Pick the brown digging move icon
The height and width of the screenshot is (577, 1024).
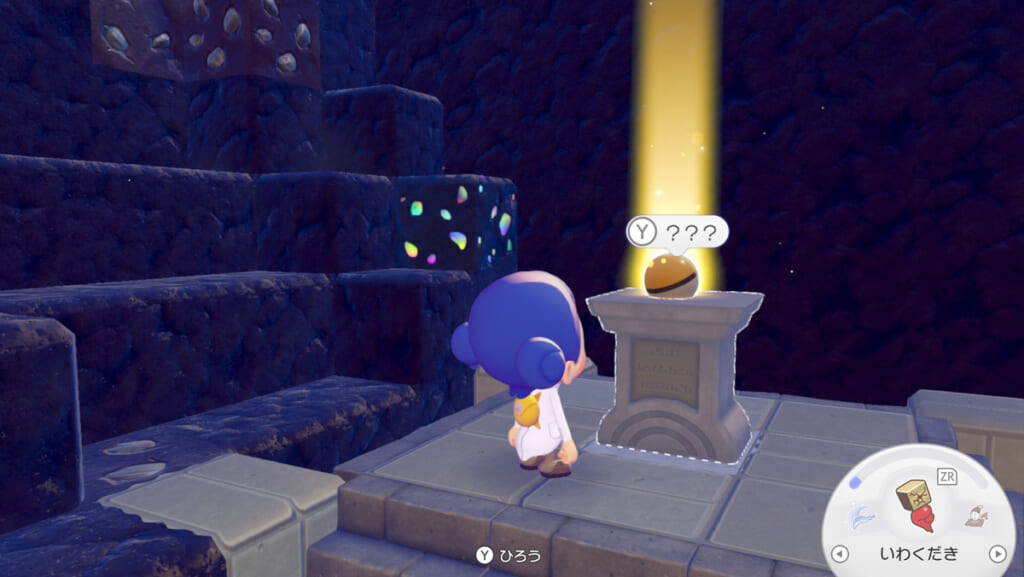click(974, 516)
